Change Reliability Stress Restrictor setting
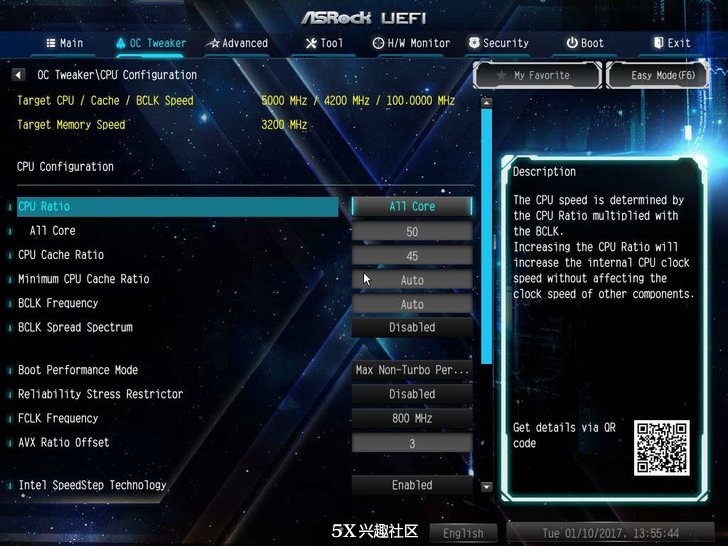The width and height of the screenshot is (728, 546). click(x=411, y=394)
